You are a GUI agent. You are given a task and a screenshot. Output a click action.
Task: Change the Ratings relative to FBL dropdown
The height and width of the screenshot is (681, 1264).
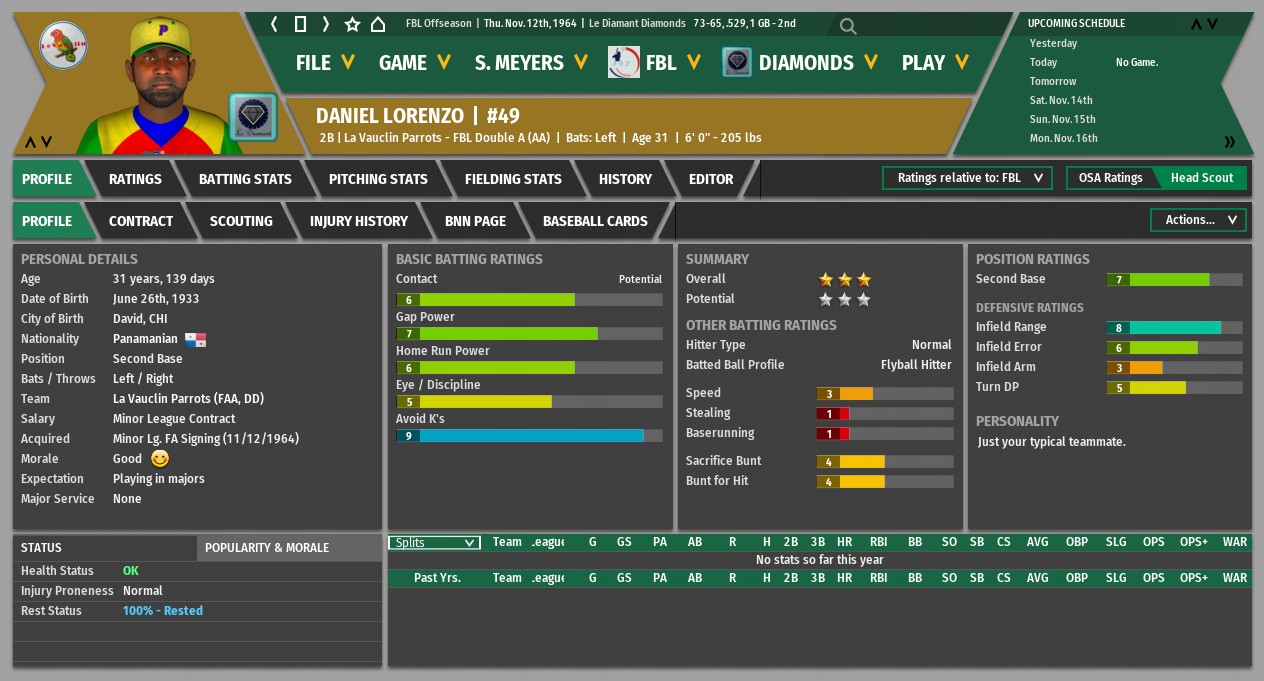967,178
